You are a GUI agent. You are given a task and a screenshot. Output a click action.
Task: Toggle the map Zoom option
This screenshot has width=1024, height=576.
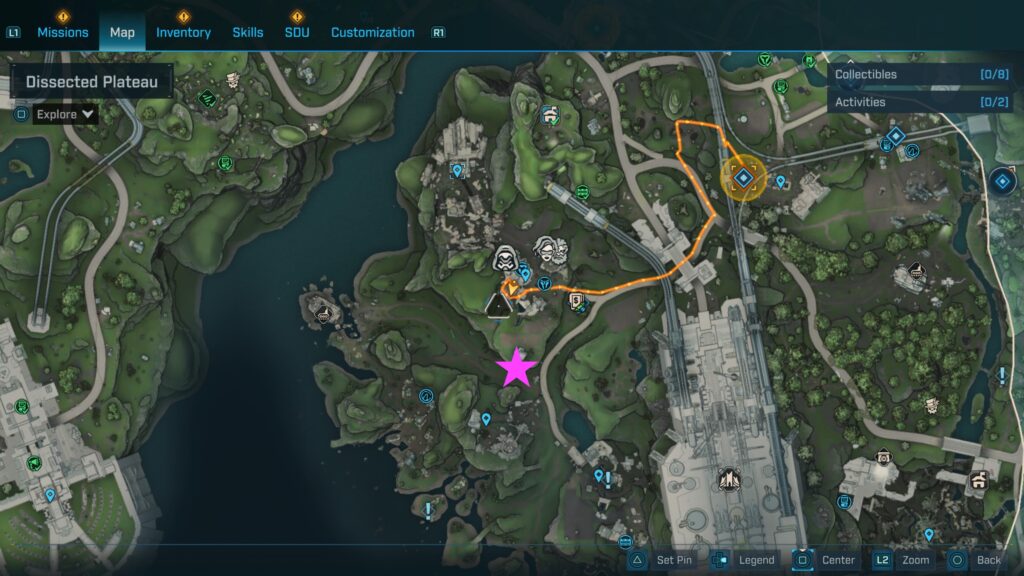tap(904, 560)
